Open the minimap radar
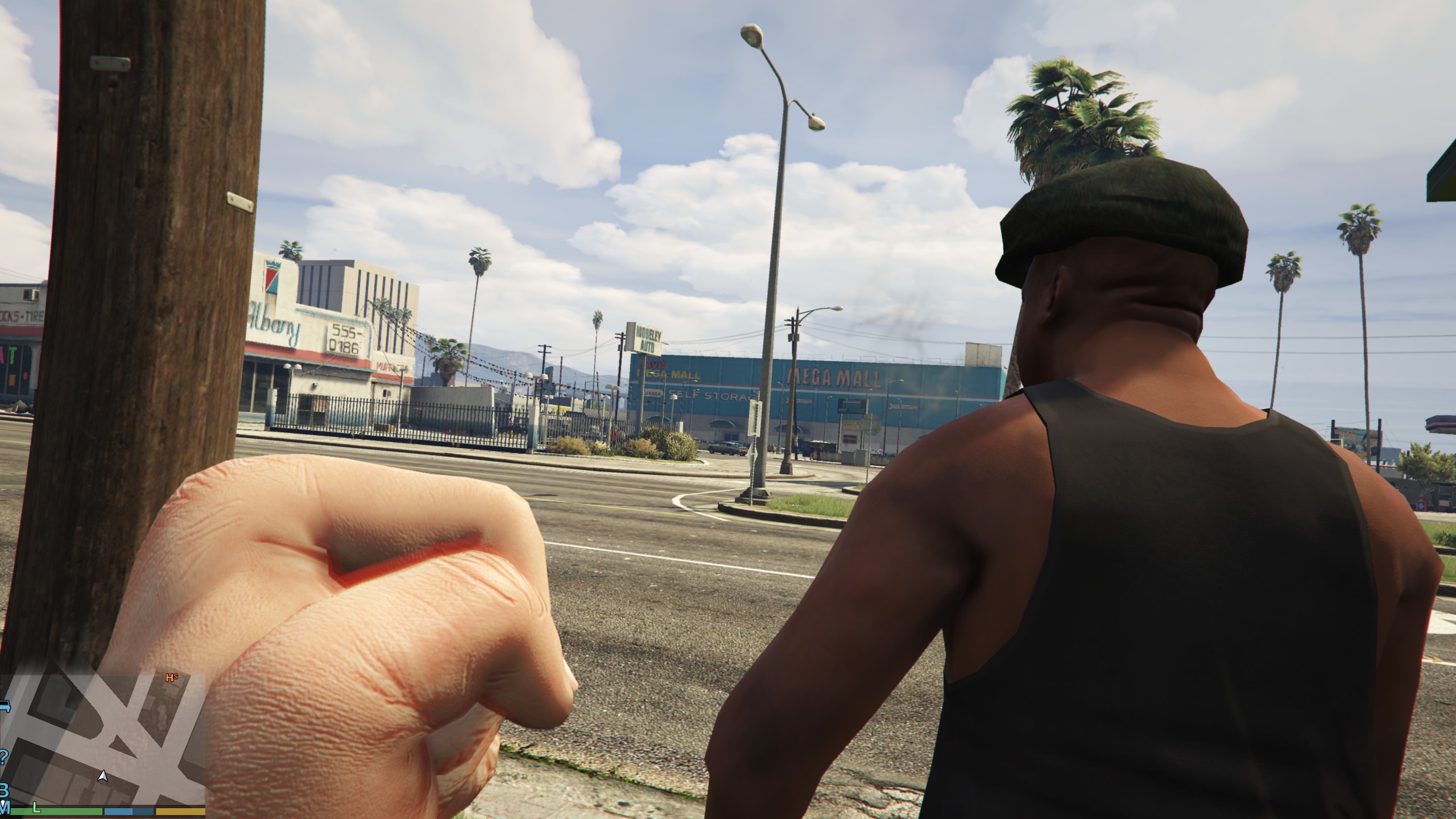This screenshot has width=1456, height=819. tap(102, 738)
